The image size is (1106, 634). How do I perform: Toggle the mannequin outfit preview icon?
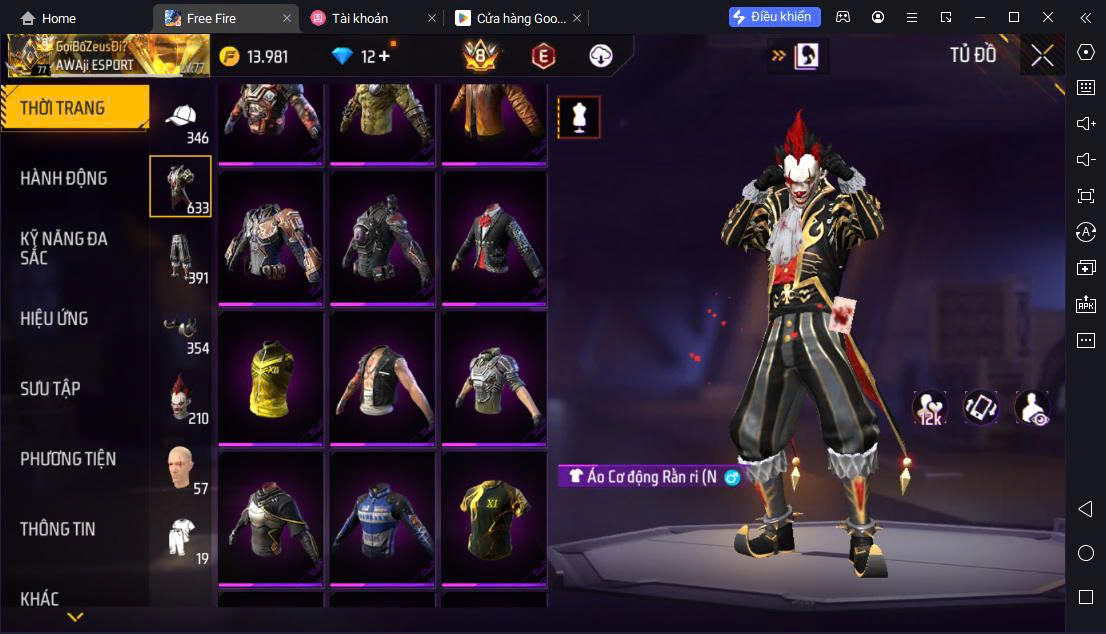click(x=579, y=117)
